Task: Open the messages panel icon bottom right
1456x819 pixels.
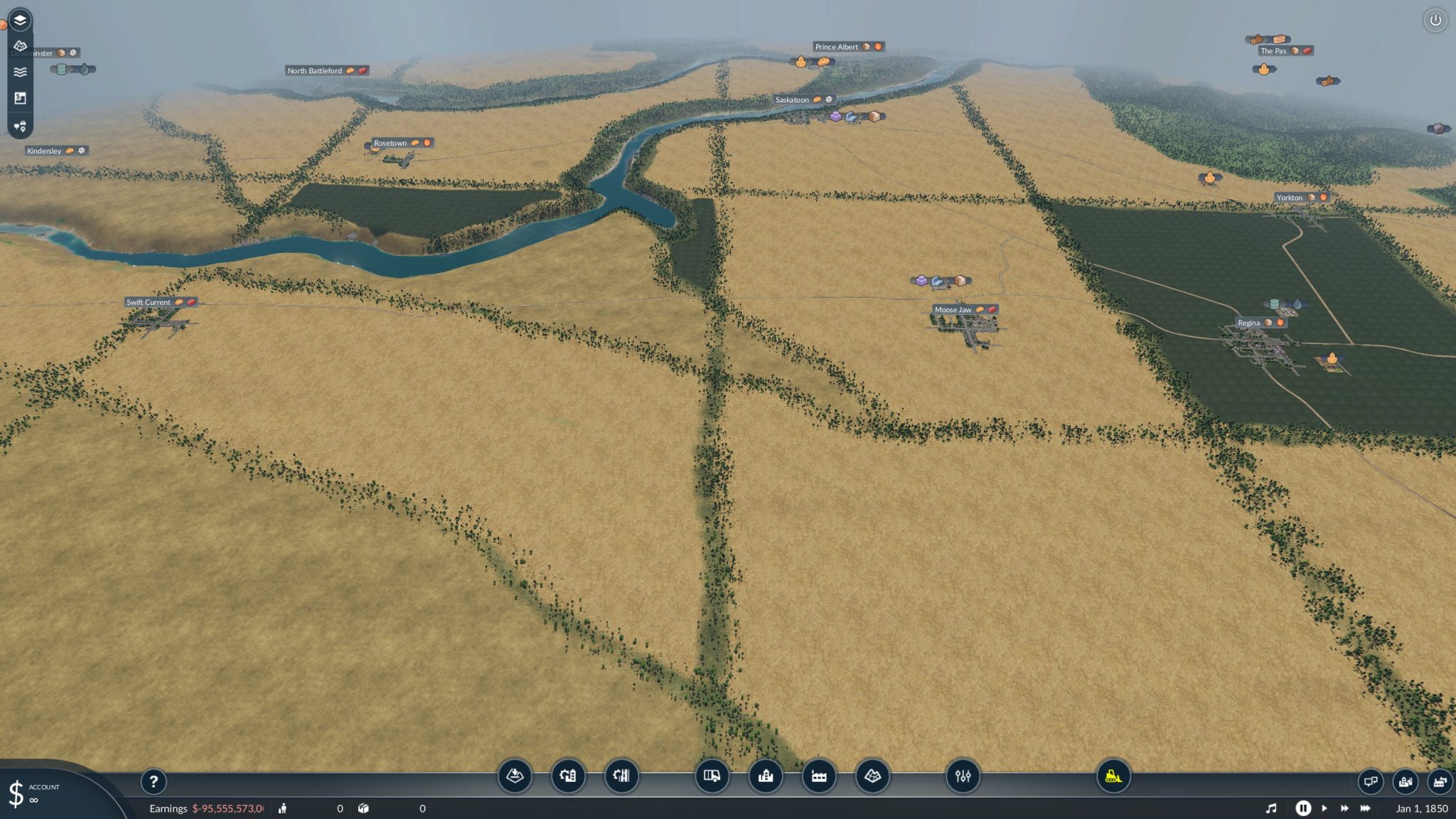Action: click(x=1371, y=781)
